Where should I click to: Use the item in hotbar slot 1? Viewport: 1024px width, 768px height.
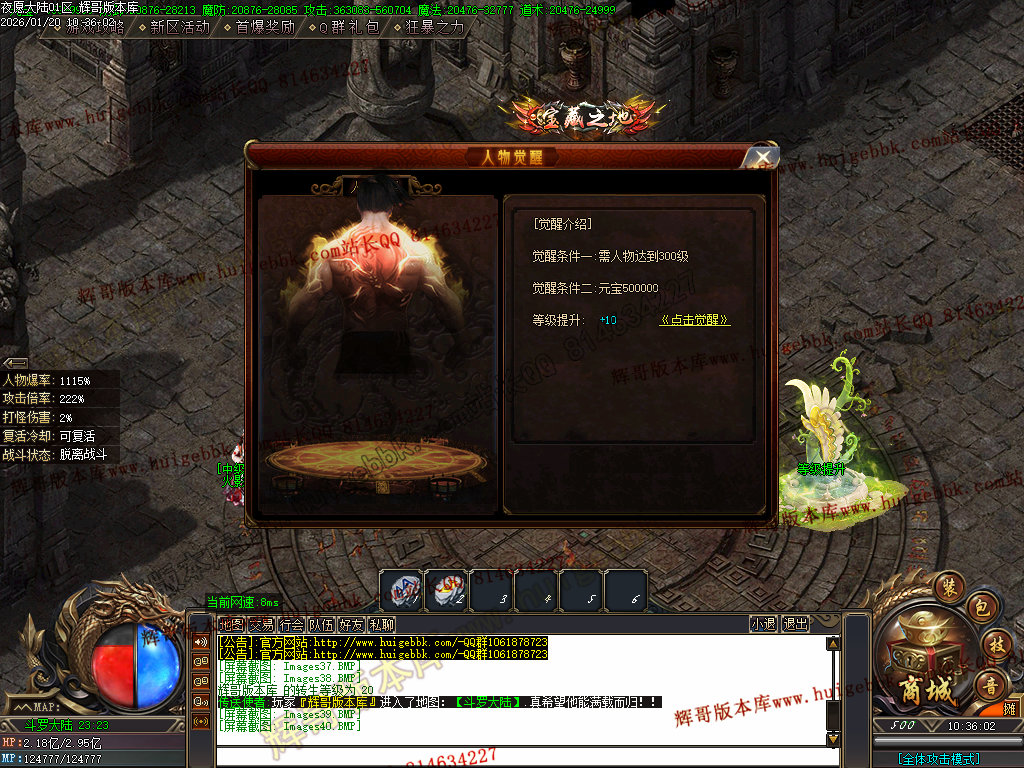401,590
